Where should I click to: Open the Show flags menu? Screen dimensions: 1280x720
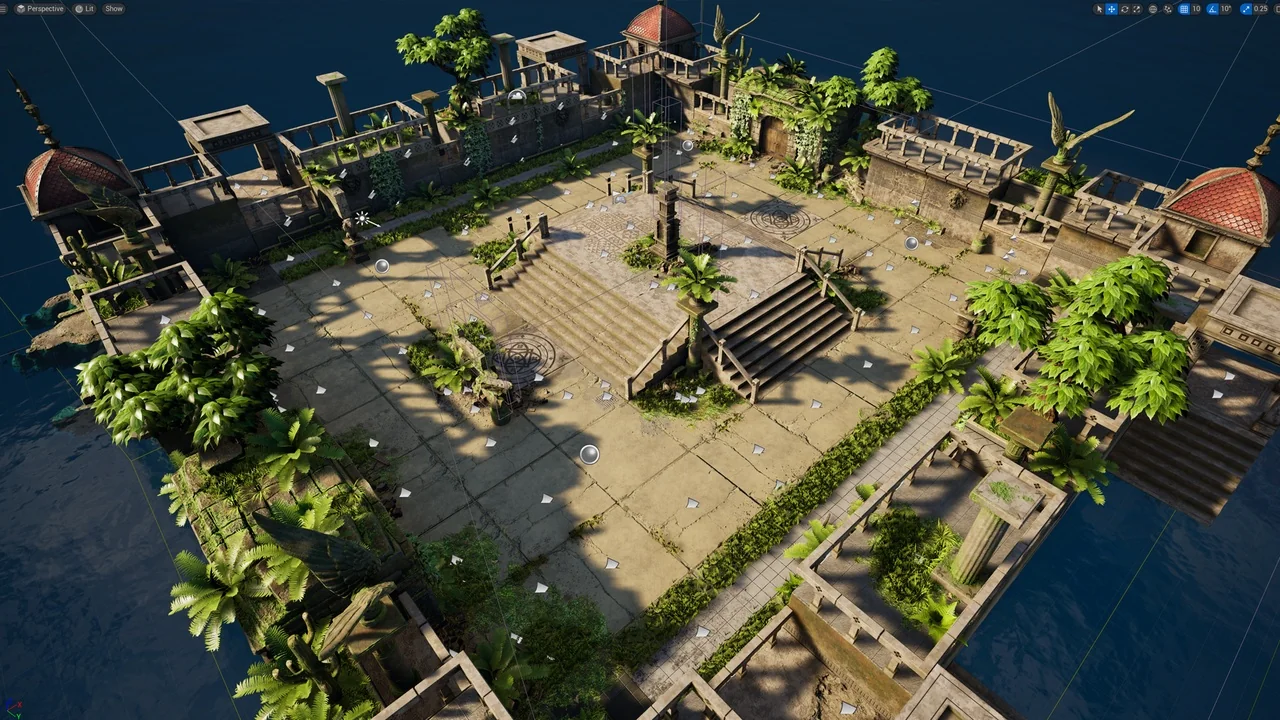coord(113,8)
